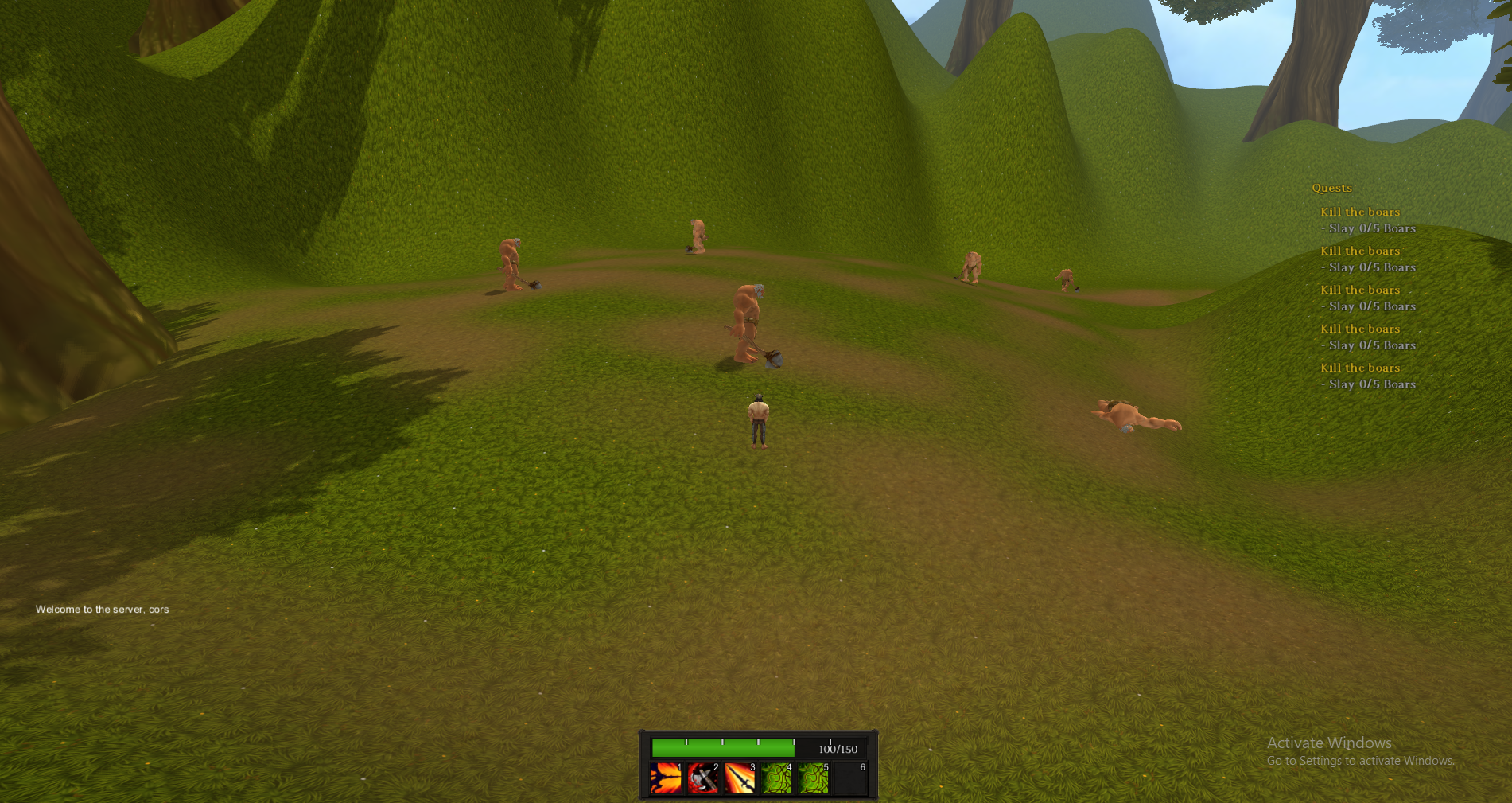Activate the fiery sword ability in slot 1

667,778
